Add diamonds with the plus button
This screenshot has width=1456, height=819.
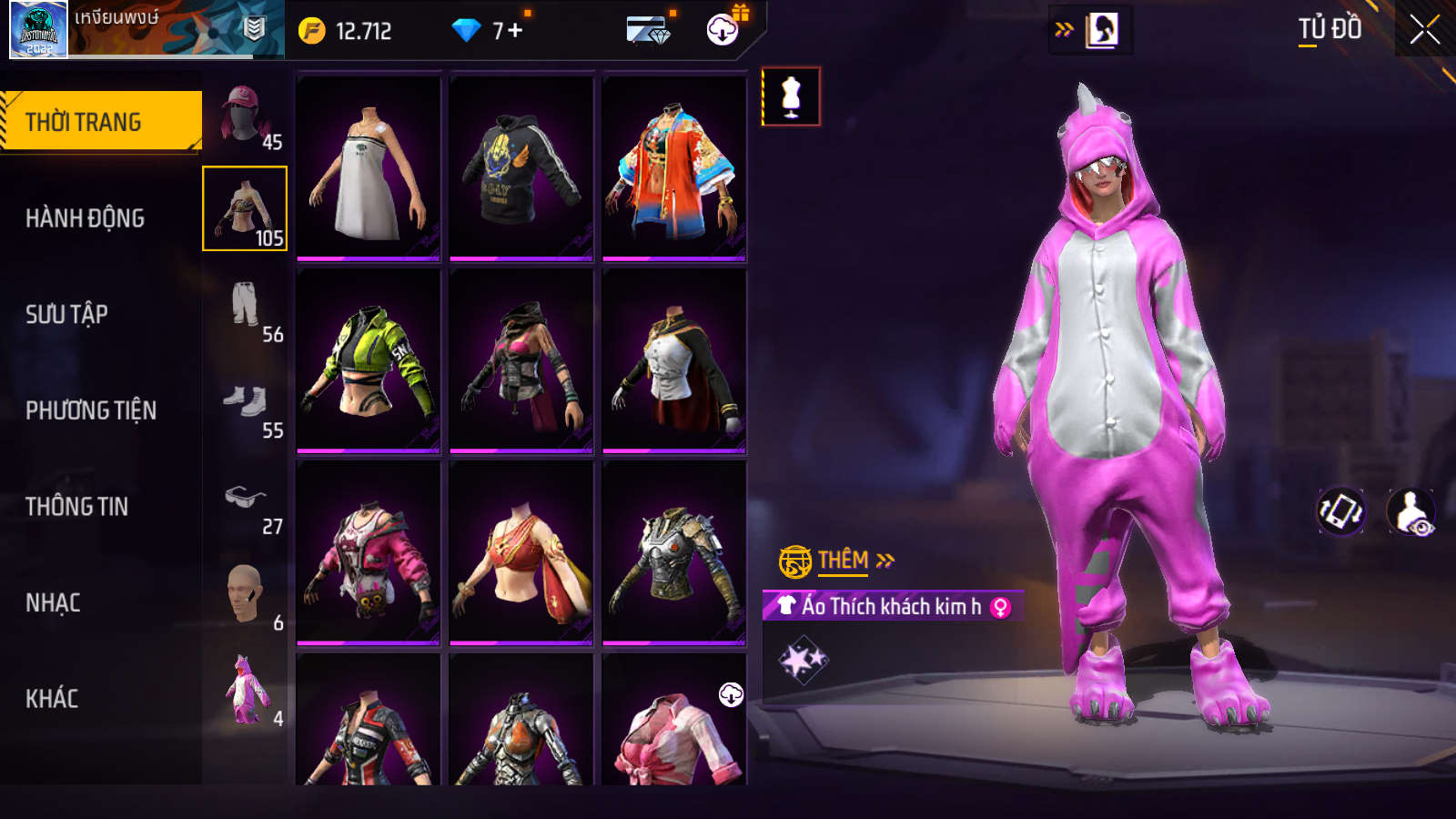coord(516,31)
